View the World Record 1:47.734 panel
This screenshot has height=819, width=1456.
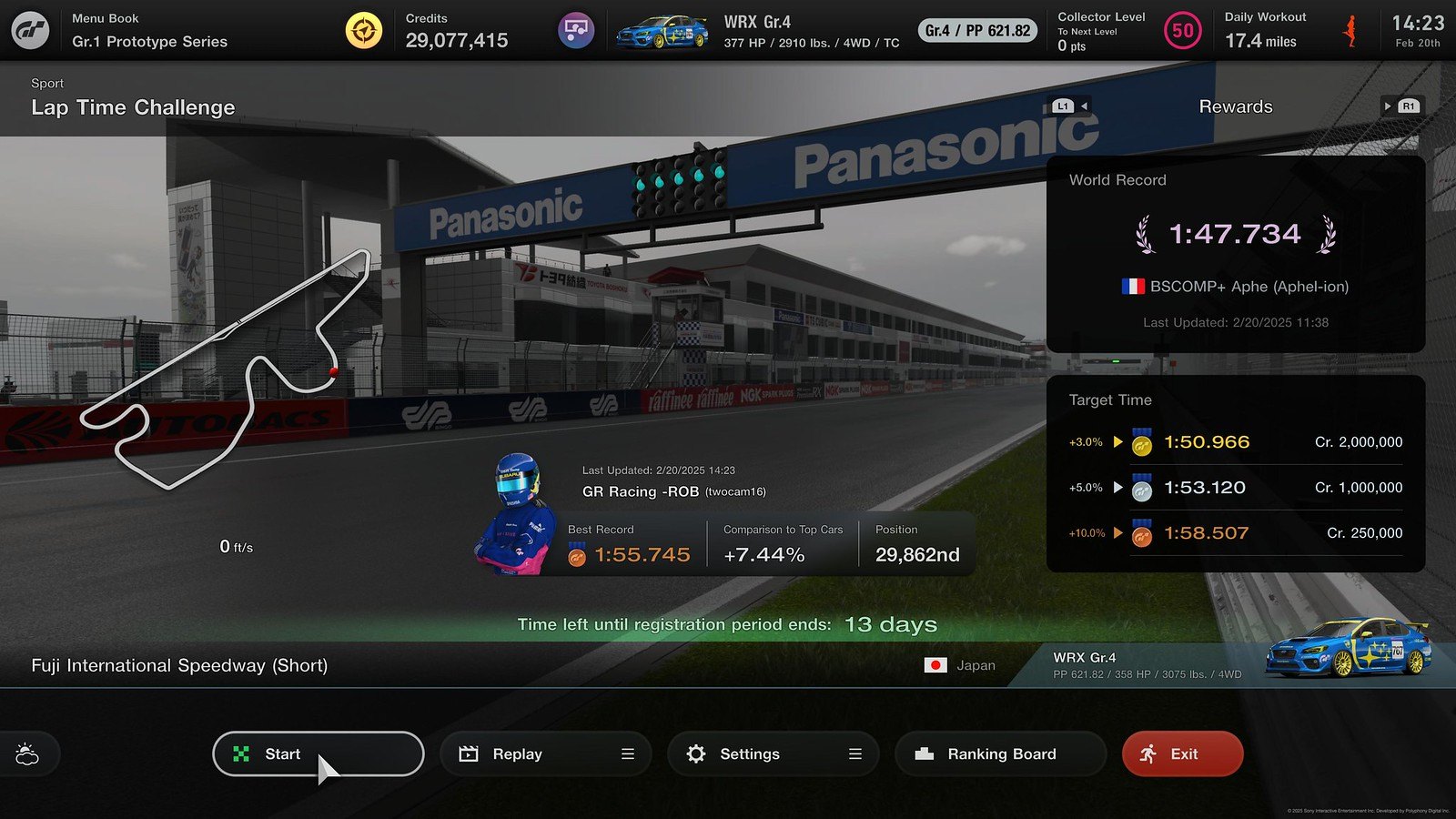tap(1235, 253)
